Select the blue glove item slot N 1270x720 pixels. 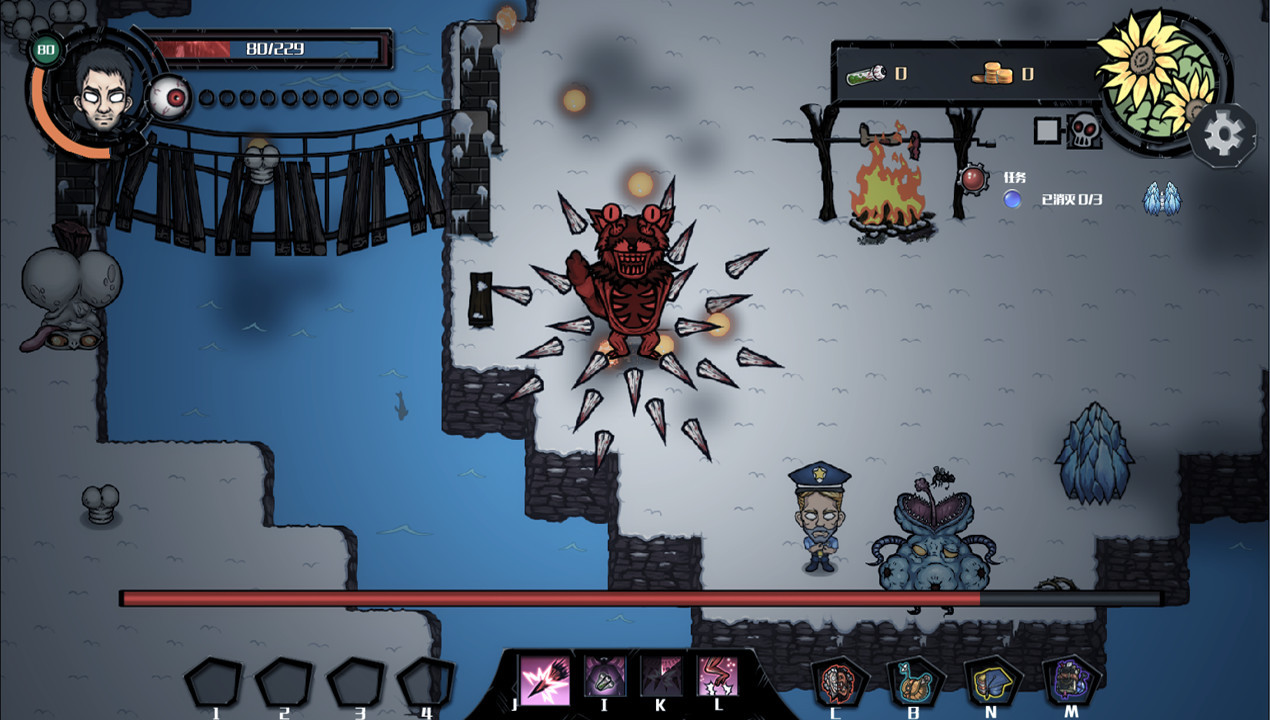992,684
